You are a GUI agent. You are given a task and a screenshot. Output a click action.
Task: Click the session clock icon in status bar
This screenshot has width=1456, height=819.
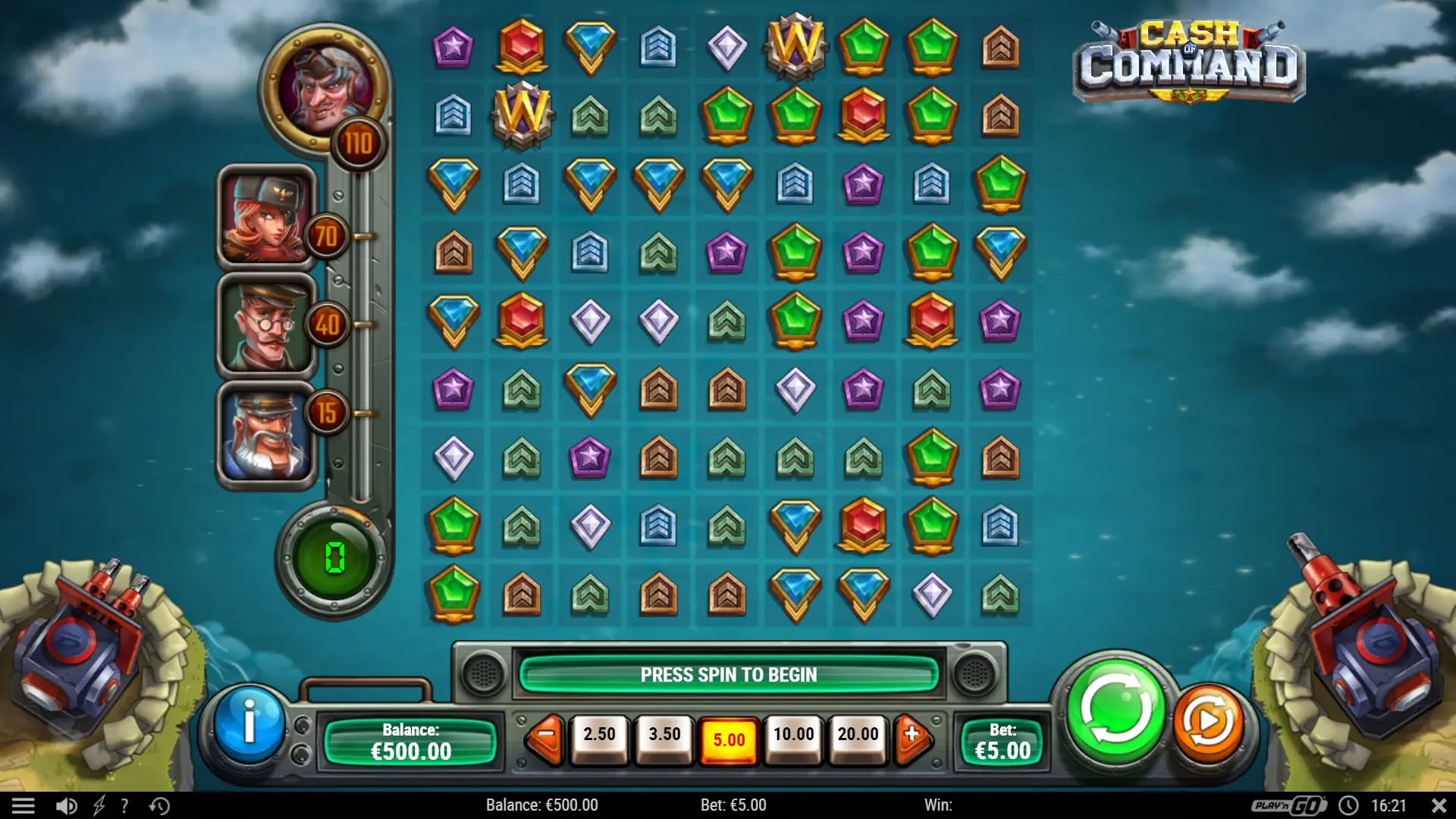(1349, 805)
